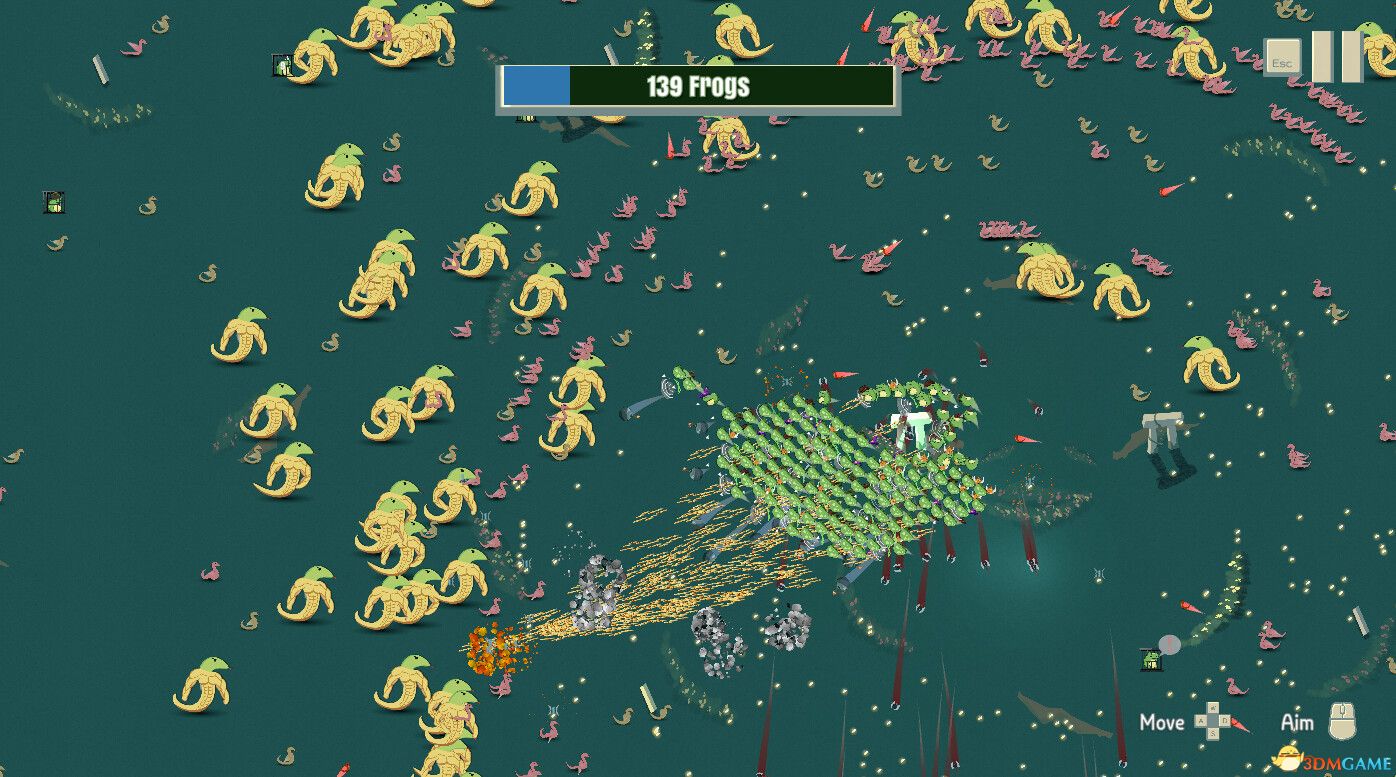Click the 139 Frogs progress bar
Viewport: 1396px width, 777px height.
coord(695,87)
